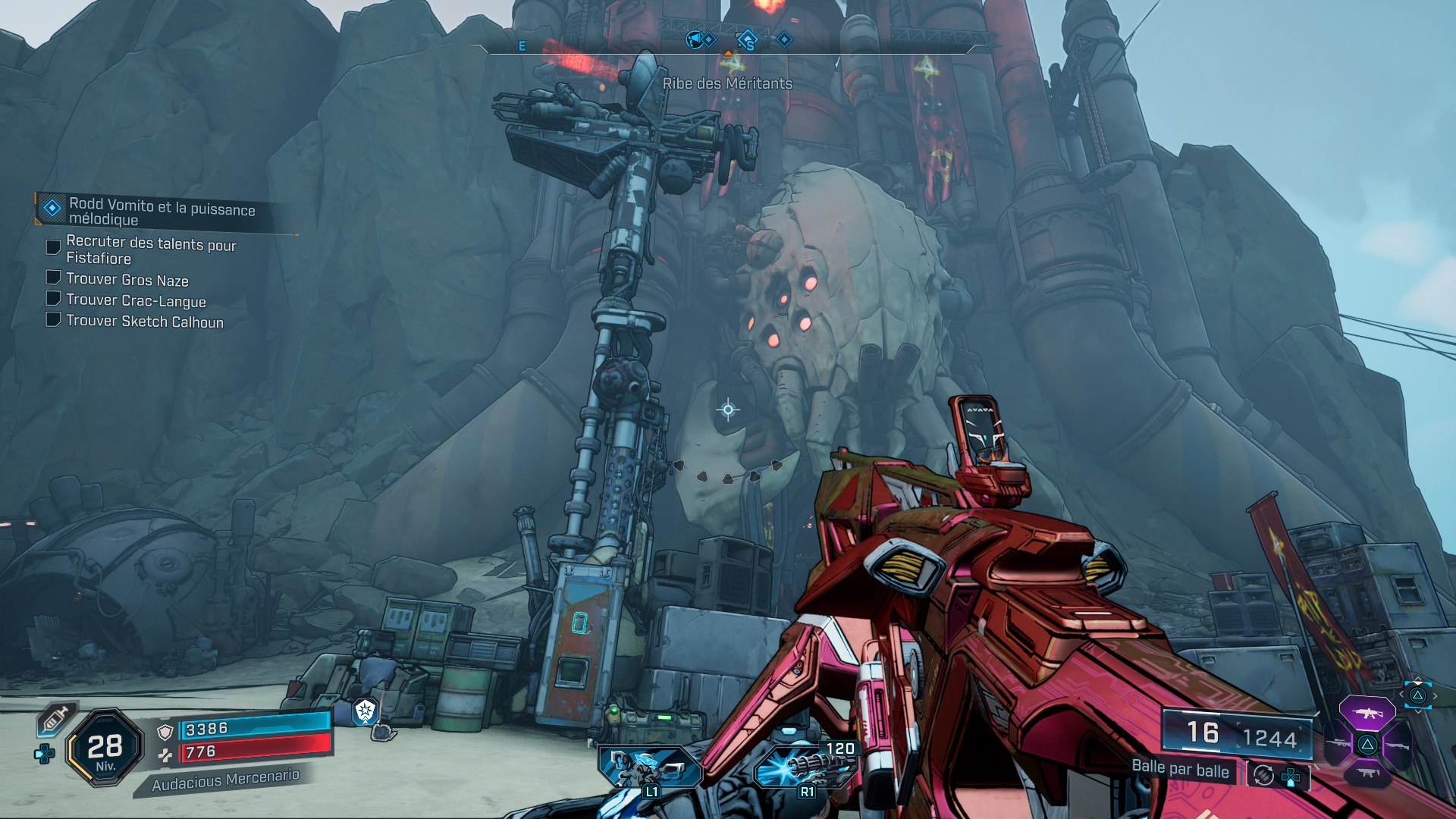Click the star shield buff icon

point(366,711)
